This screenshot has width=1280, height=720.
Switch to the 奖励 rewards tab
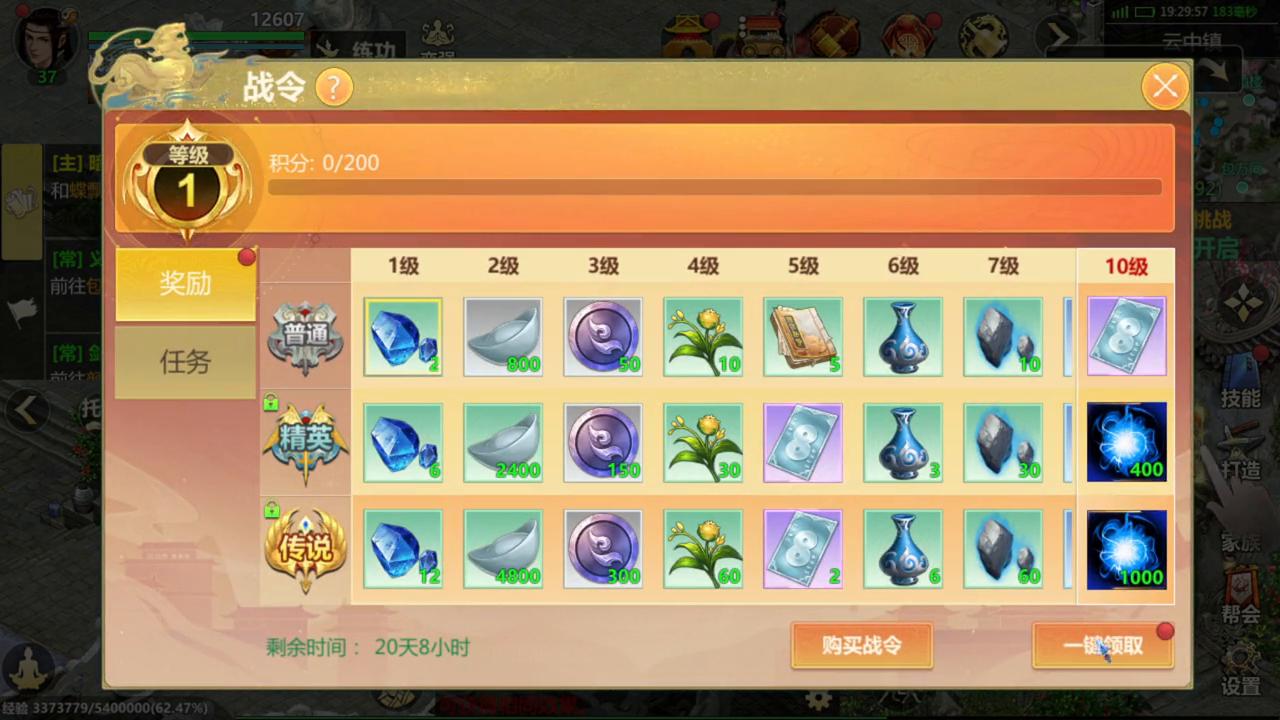(x=184, y=285)
